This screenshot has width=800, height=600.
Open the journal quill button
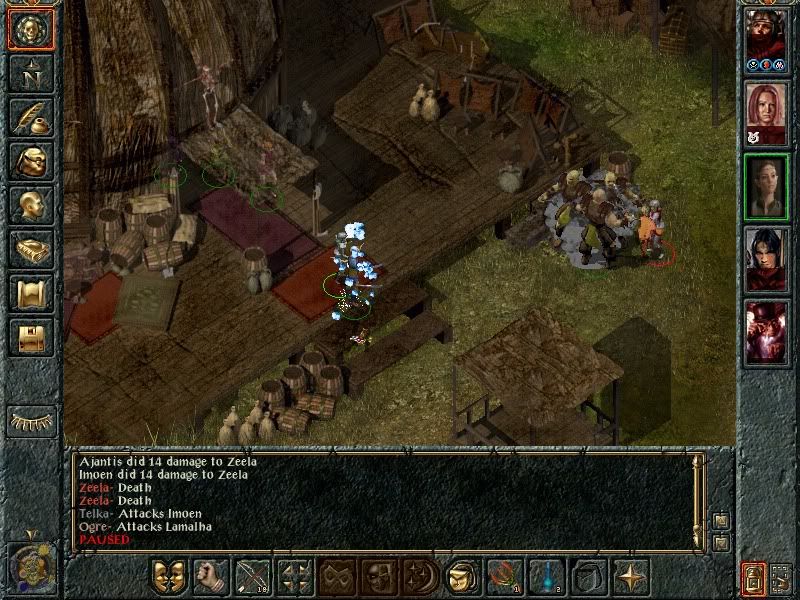(30, 116)
